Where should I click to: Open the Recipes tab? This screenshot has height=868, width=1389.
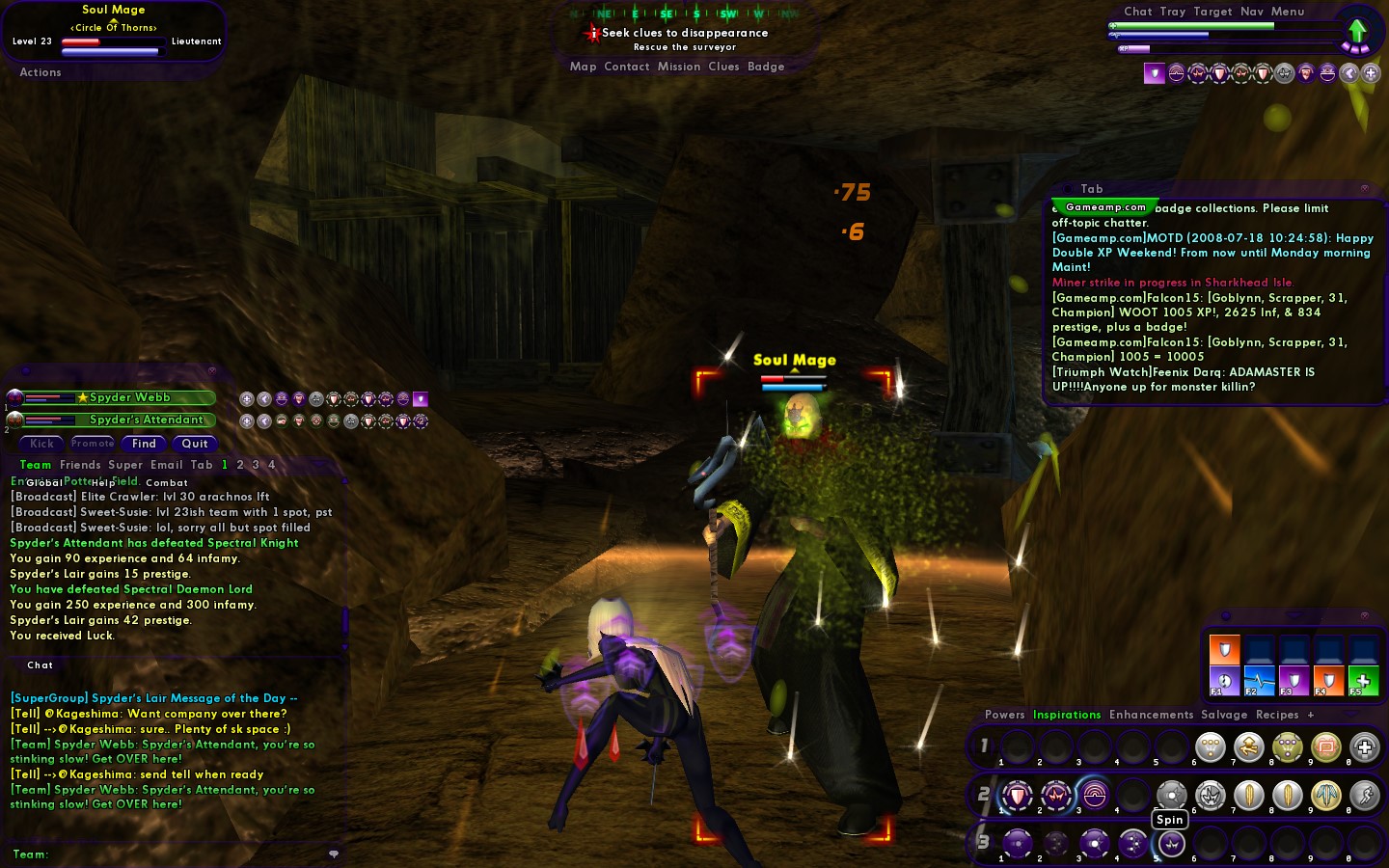coord(1277,715)
